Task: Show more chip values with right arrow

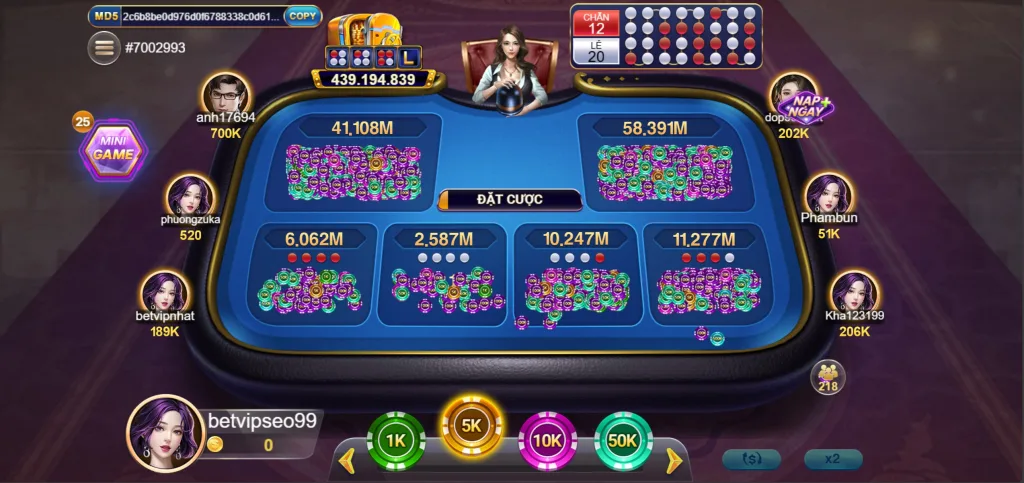Action: (x=674, y=461)
